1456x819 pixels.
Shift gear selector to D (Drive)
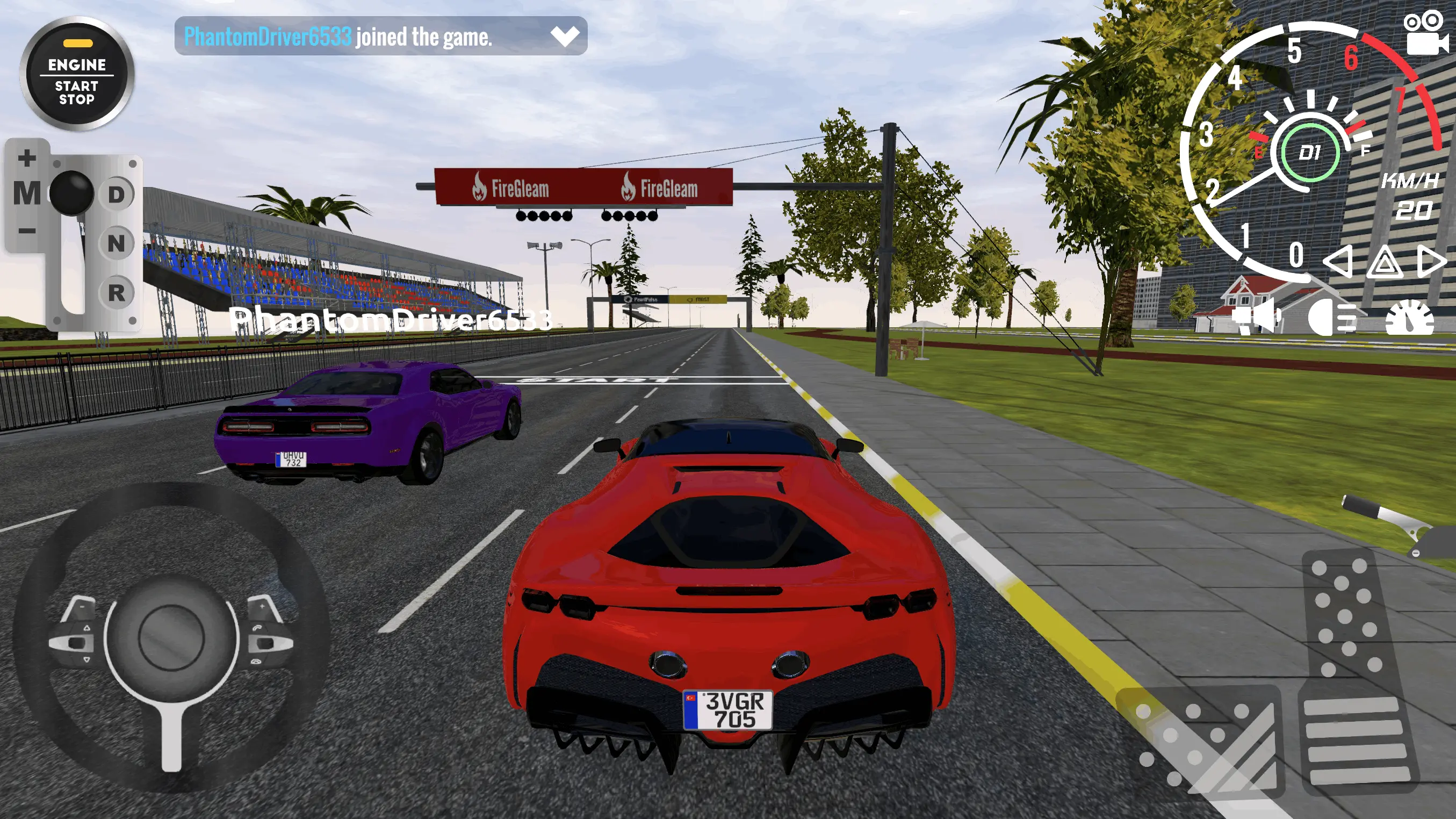click(117, 195)
